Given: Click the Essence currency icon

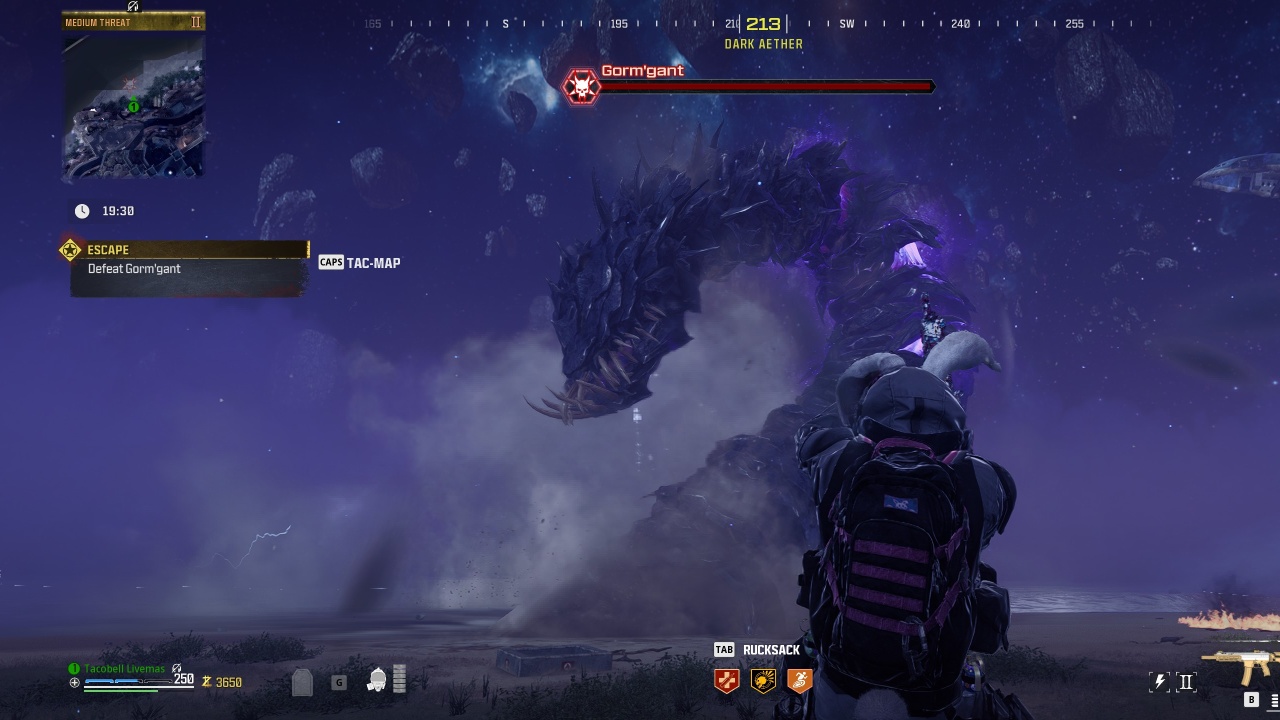Looking at the screenshot, I should coord(207,682).
